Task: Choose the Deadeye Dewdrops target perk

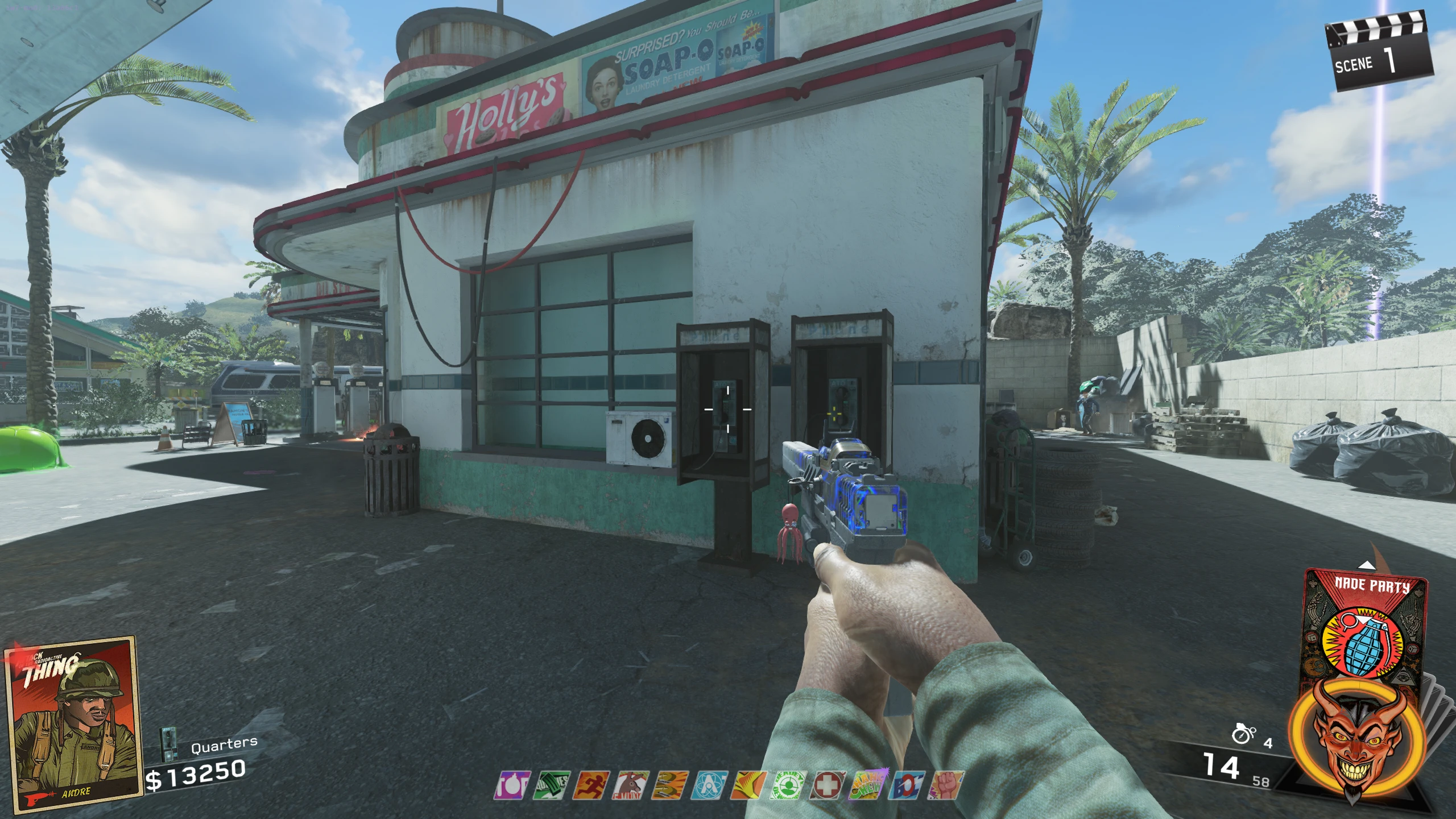Action: click(788, 785)
